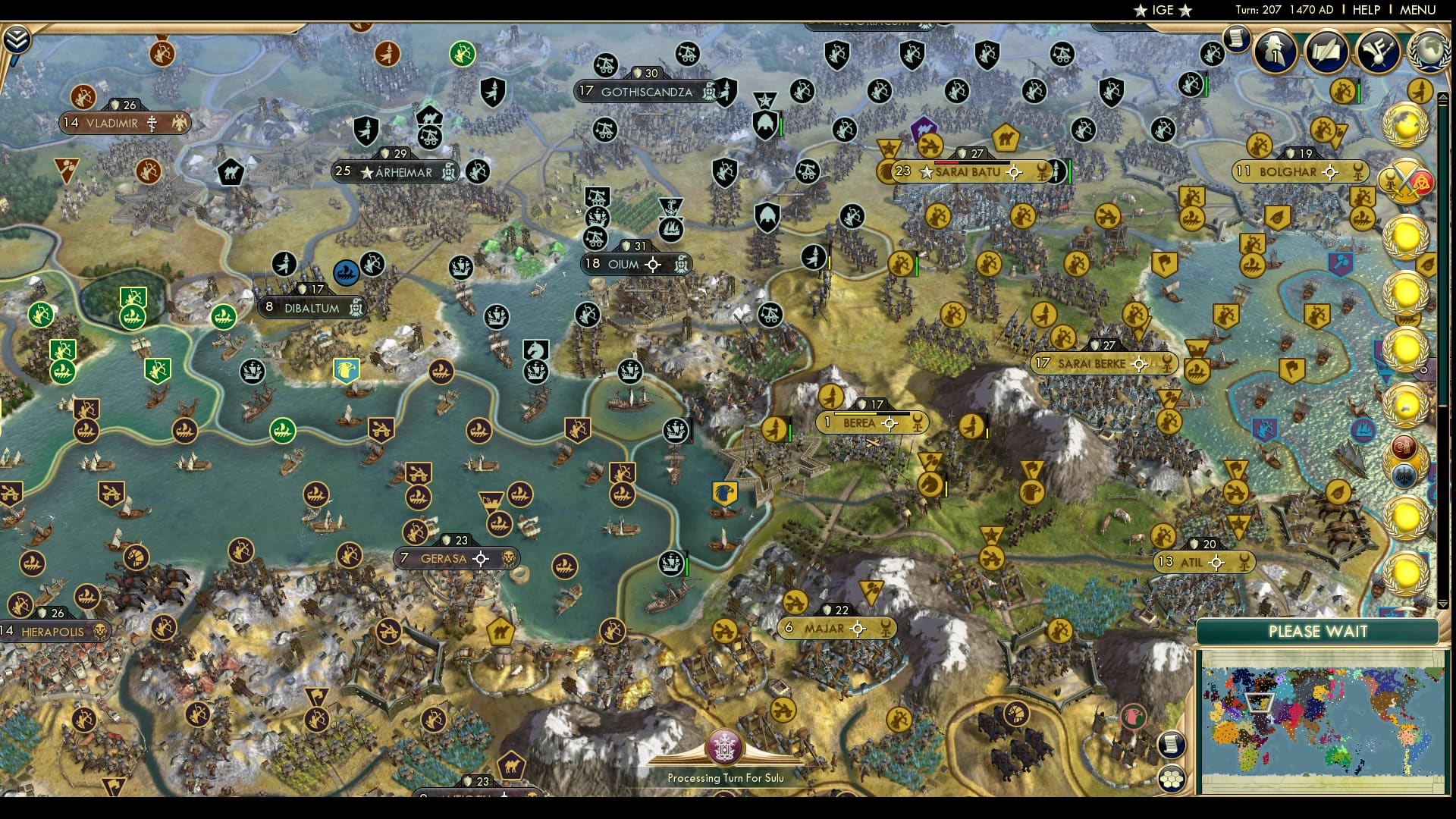
Task: Open the Social Policies screen
Action: [1326, 52]
